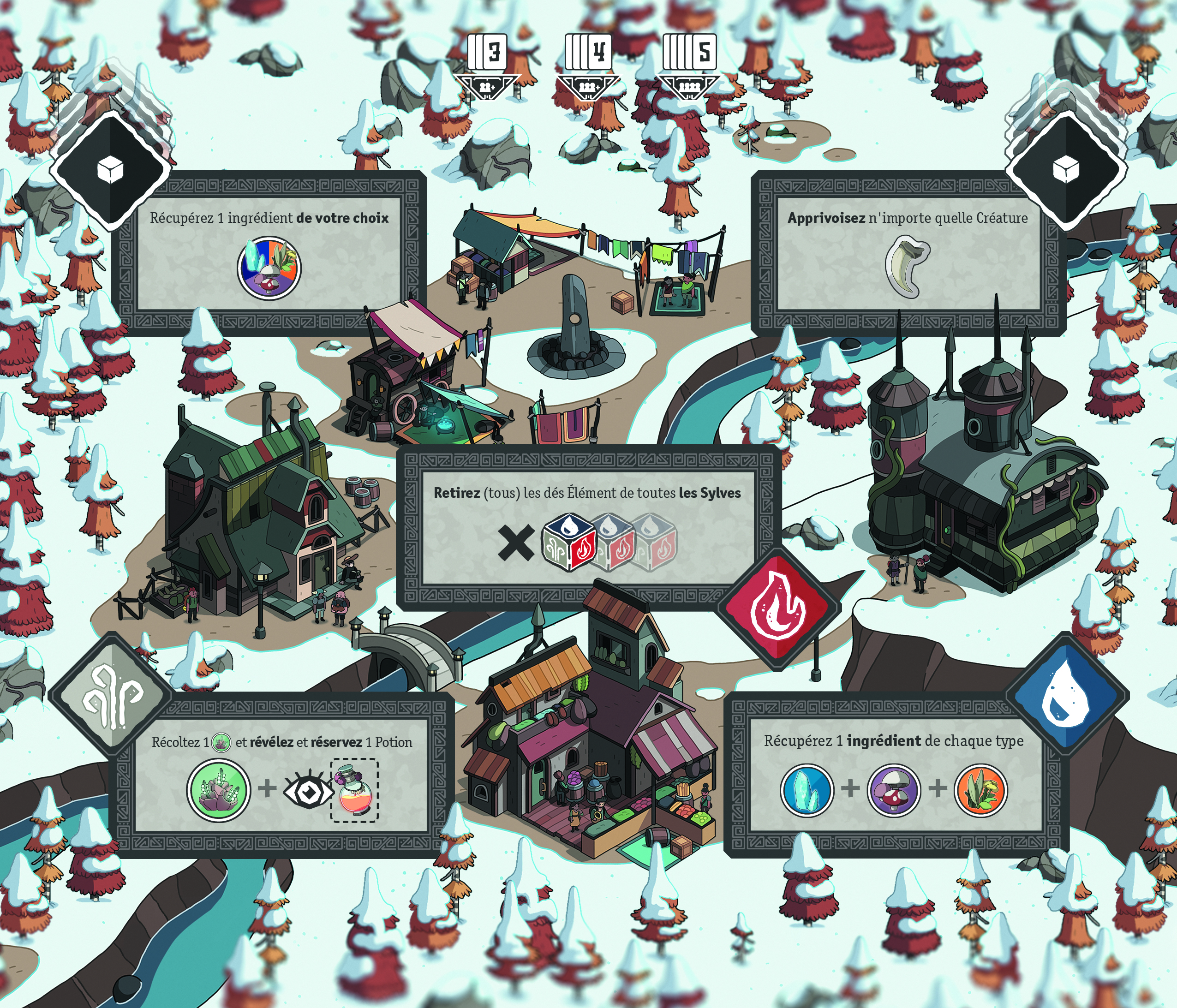The image size is (1177, 1008).
Task: Click the blue crystal ingredient token
Action: [807, 790]
